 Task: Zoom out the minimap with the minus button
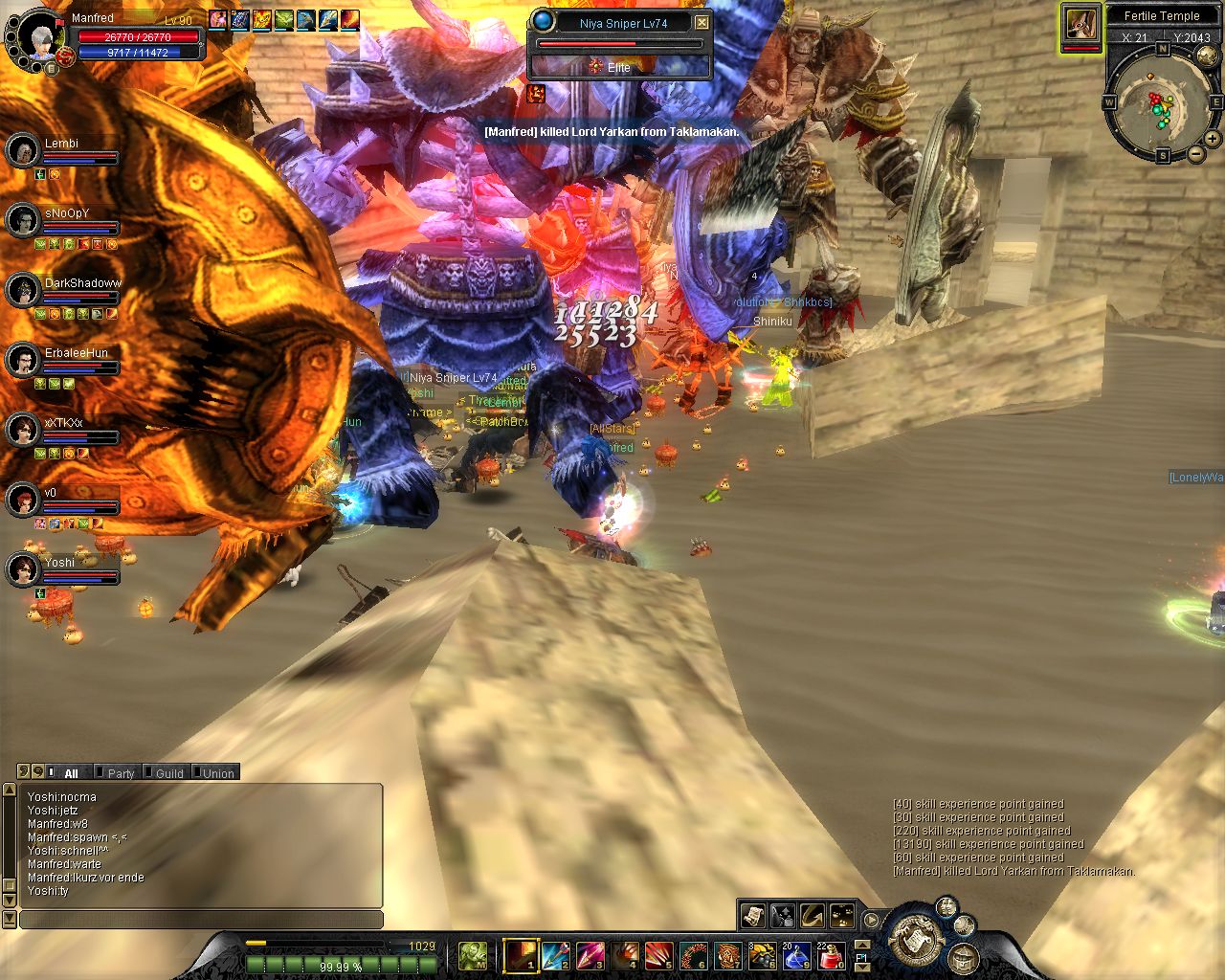(1195, 154)
